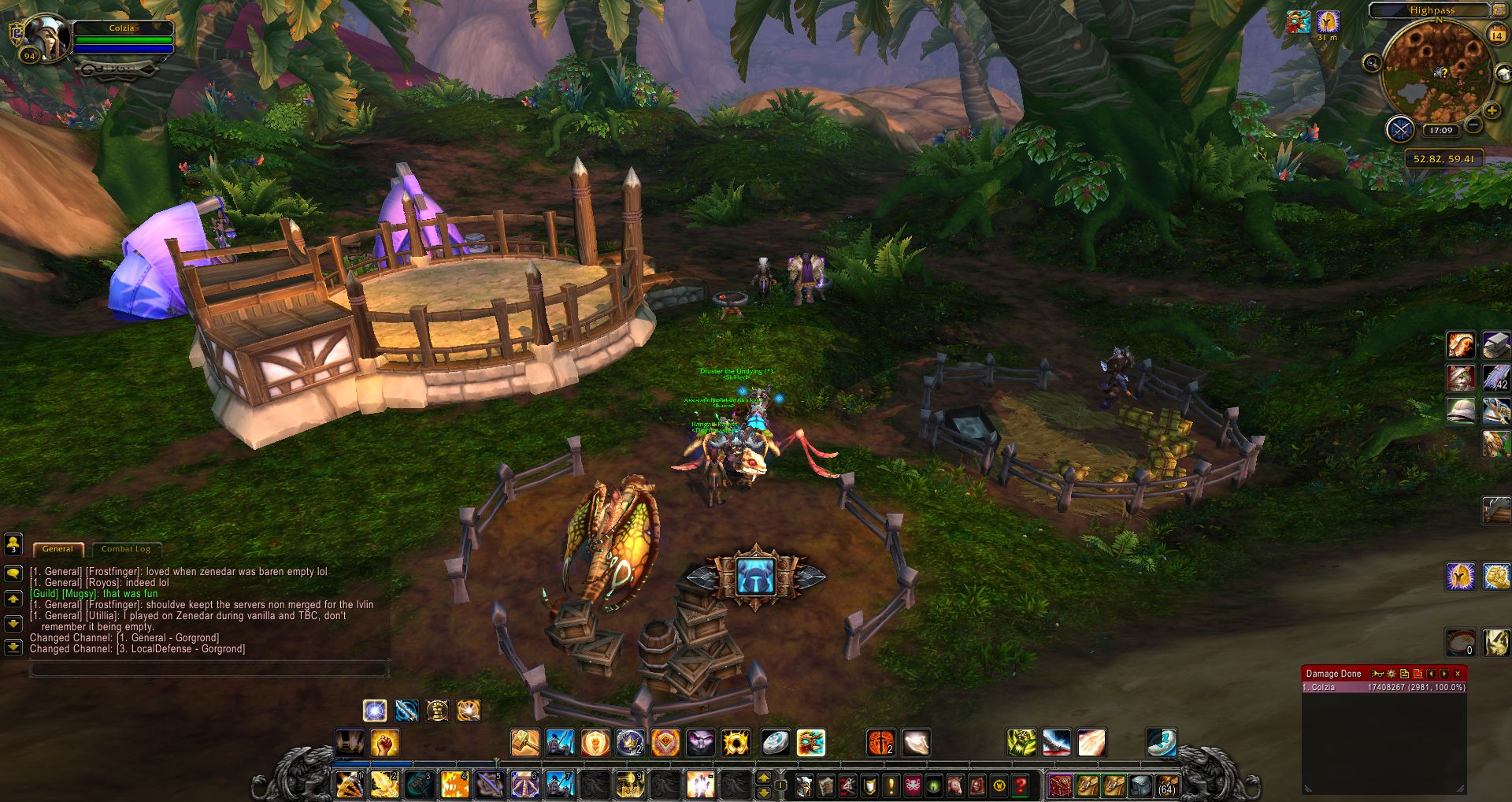Open the calendar showing day 14
The image size is (1512, 802).
(1496, 35)
